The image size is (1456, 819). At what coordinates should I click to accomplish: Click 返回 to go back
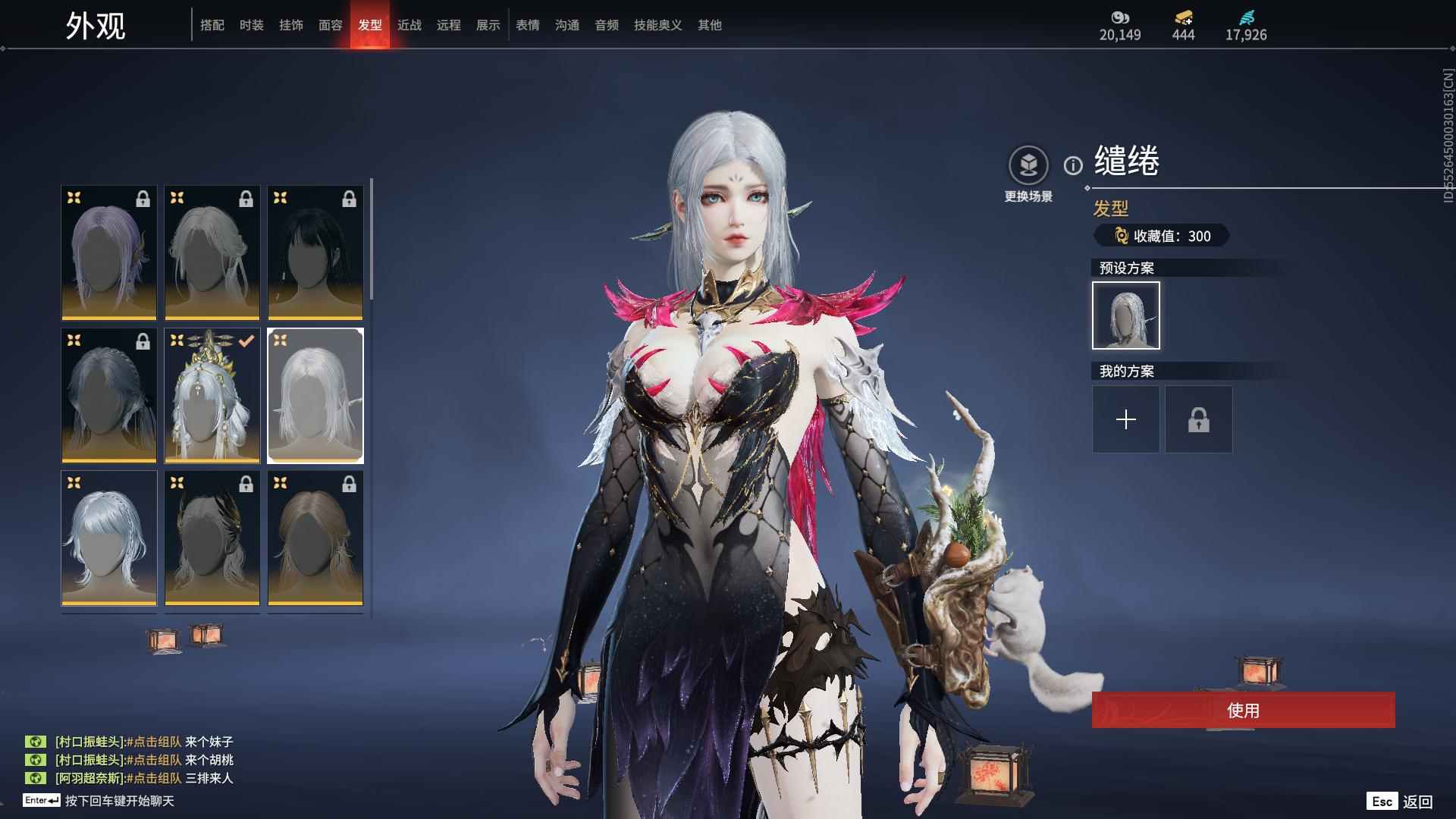[1417, 802]
